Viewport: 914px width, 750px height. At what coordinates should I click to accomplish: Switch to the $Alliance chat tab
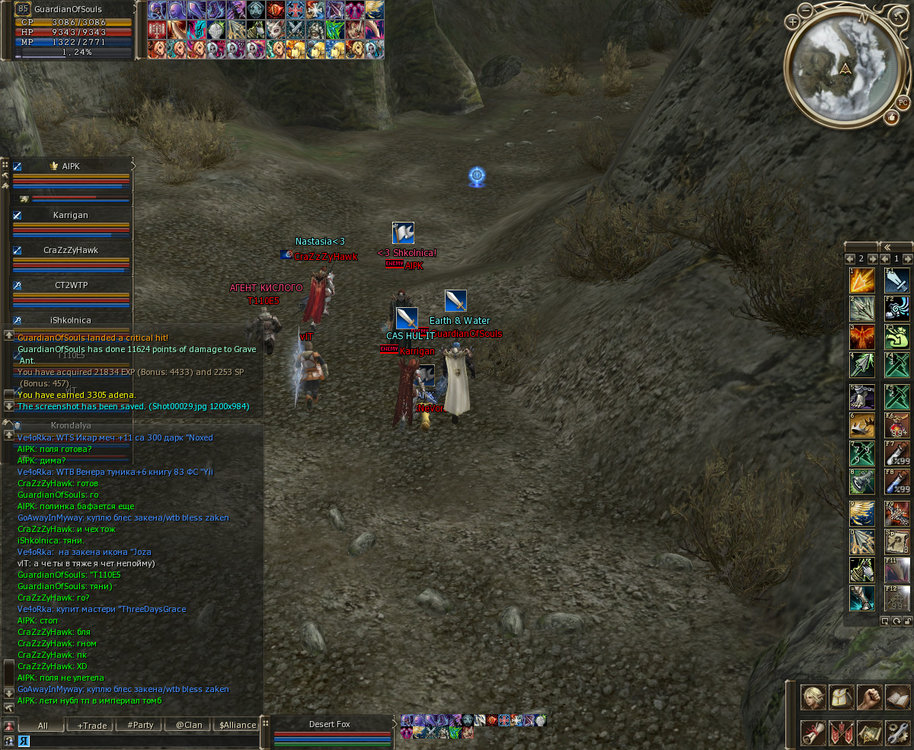(x=237, y=725)
